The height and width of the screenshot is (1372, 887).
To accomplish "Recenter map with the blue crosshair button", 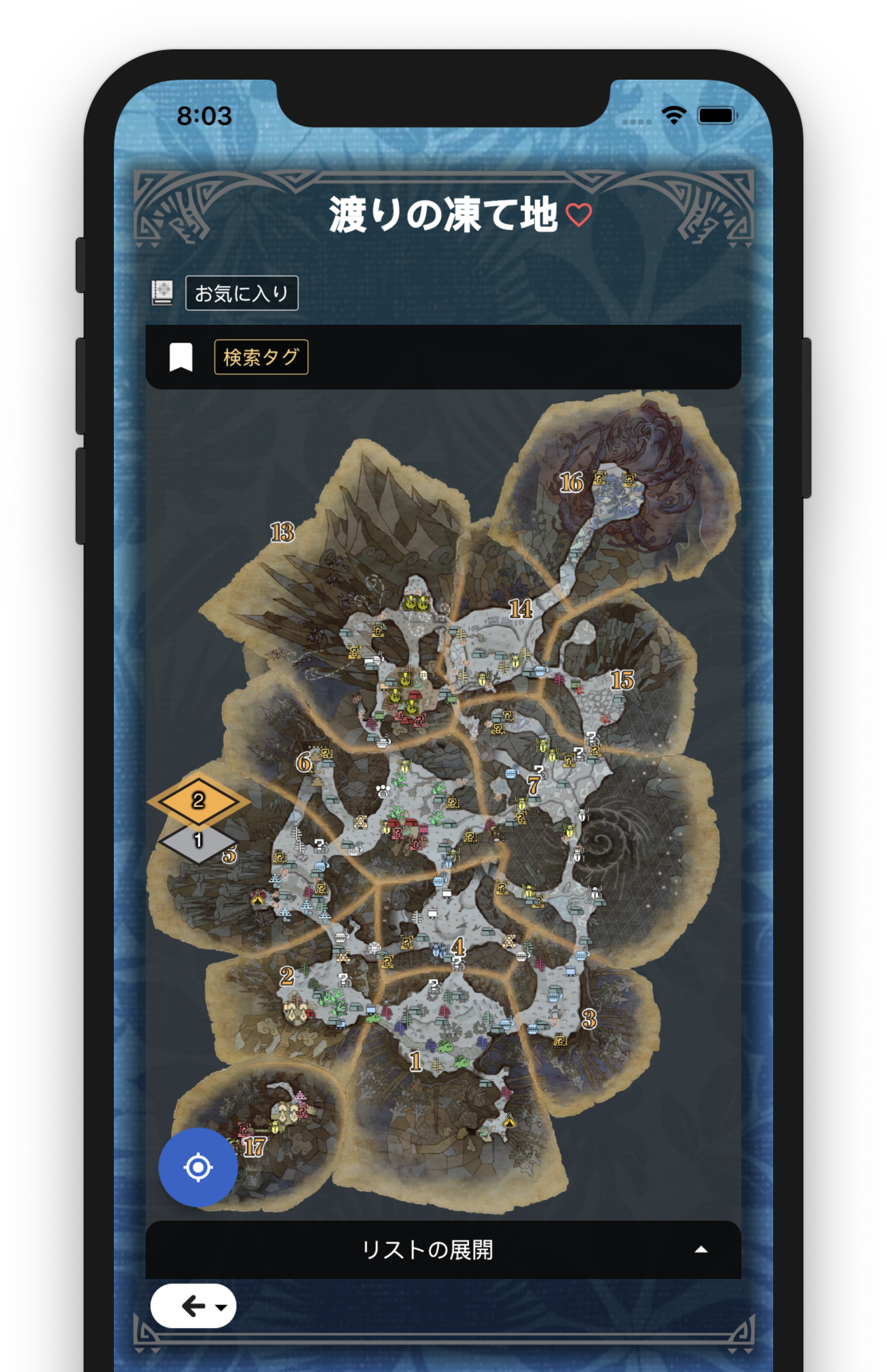I will [x=198, y=1167].
